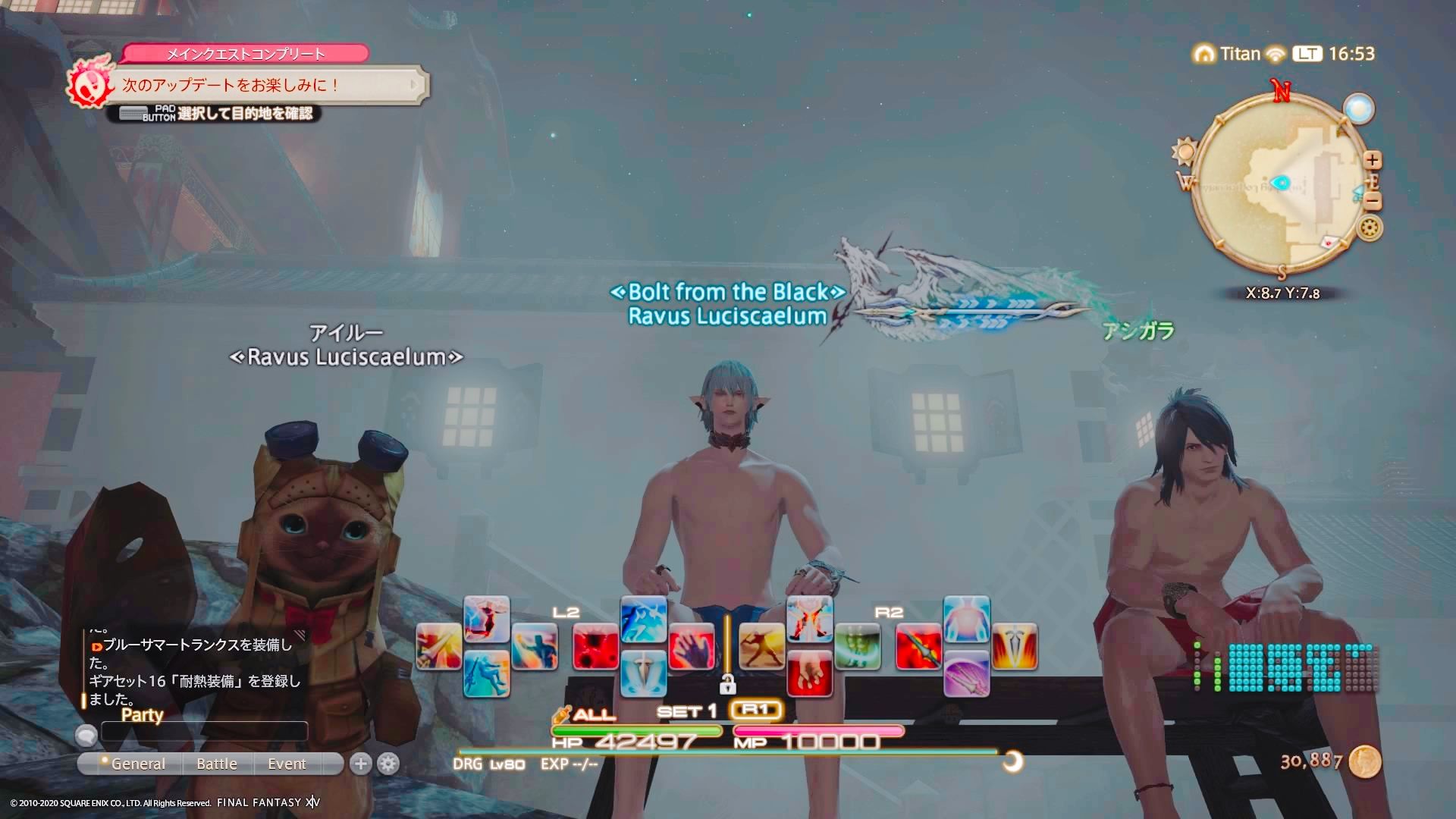Image resolution: width=1456 pixels, height=819 pixels.
Task: Zoom out the minimap with minus button
Action: coord(1373,201)
